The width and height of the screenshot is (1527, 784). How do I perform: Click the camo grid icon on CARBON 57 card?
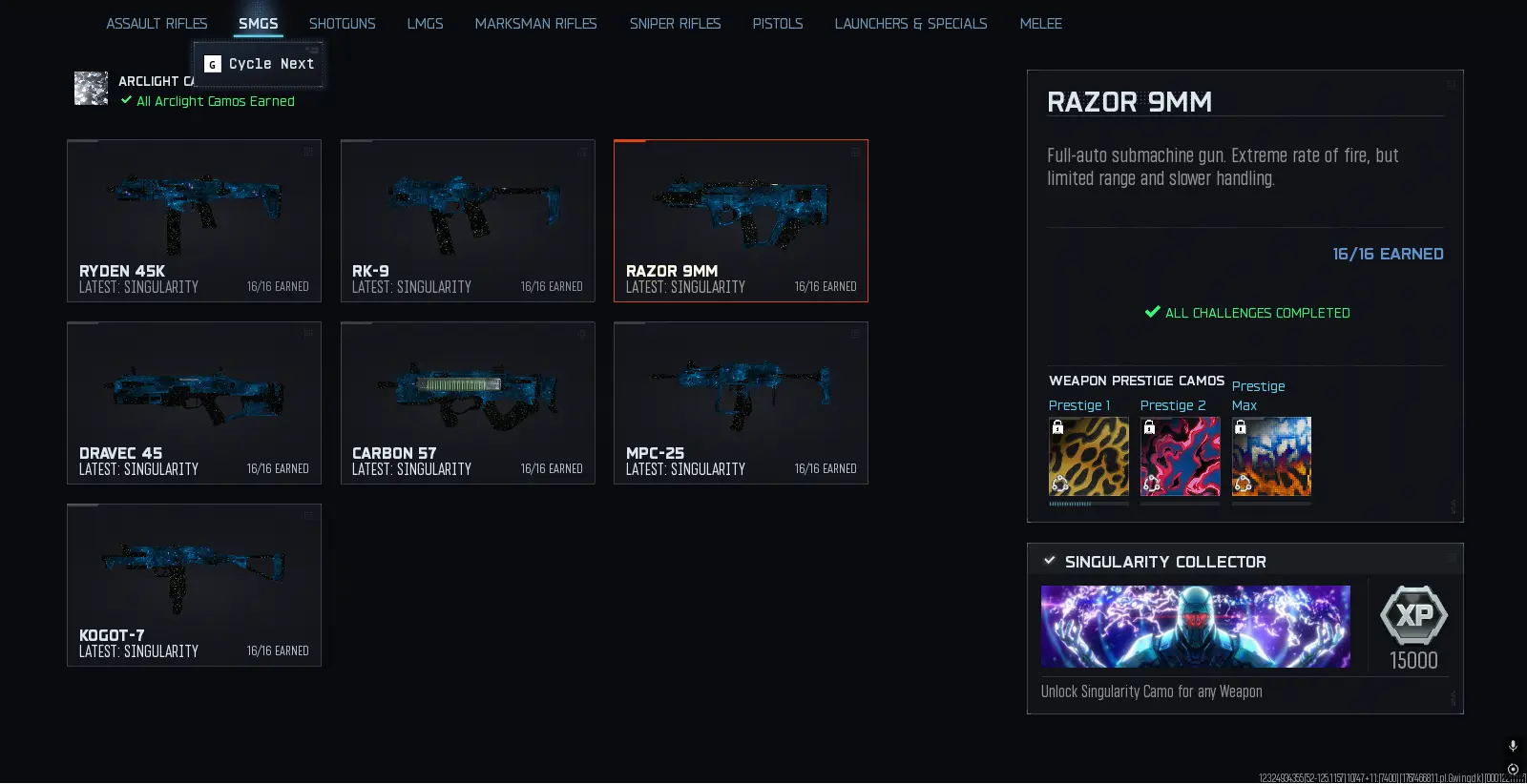580,333
